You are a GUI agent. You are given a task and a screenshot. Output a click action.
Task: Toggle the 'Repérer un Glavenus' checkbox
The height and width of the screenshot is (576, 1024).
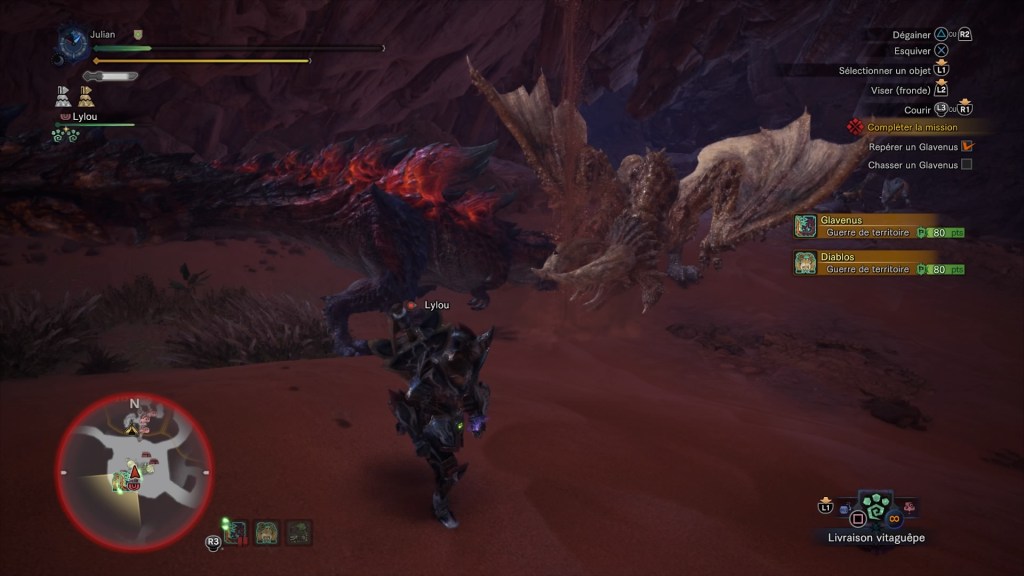(966, 146)
